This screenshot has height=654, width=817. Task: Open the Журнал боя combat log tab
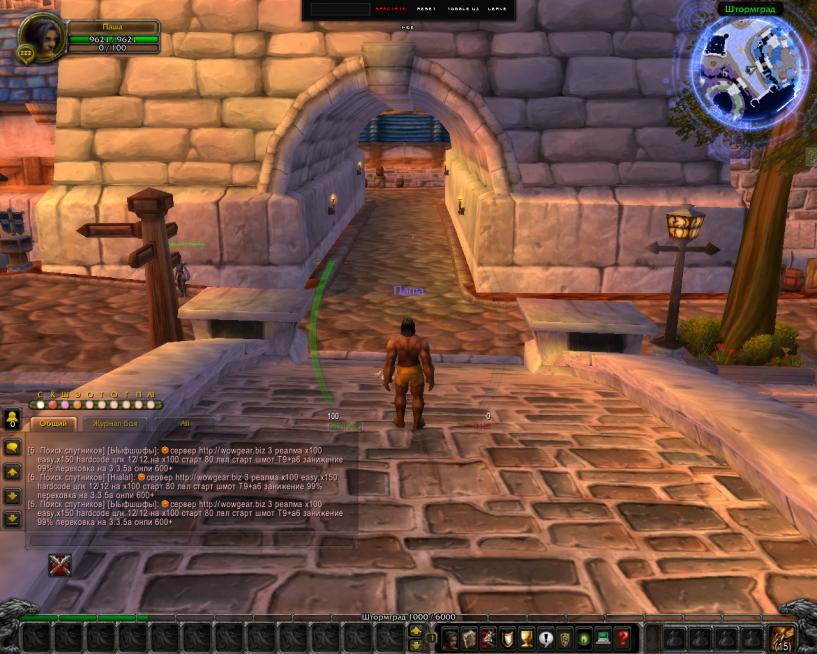(116, 424)
